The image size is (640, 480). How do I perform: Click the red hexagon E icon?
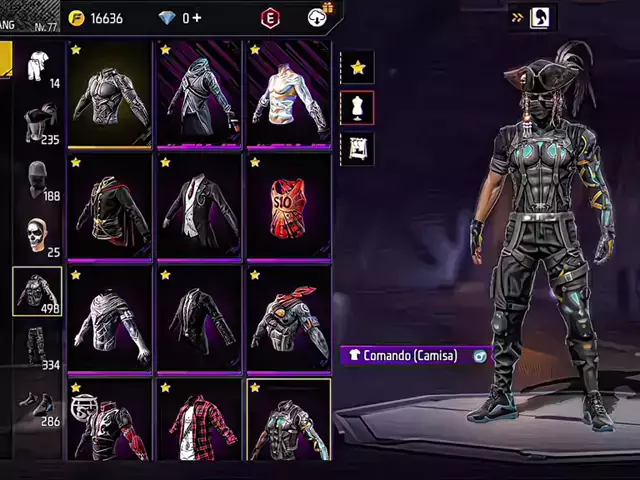(270, 18)
